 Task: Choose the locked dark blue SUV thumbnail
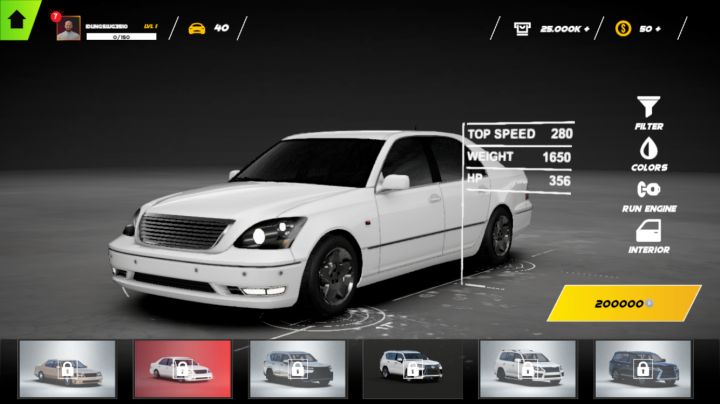pyautogui.click(x=643, y=367)
